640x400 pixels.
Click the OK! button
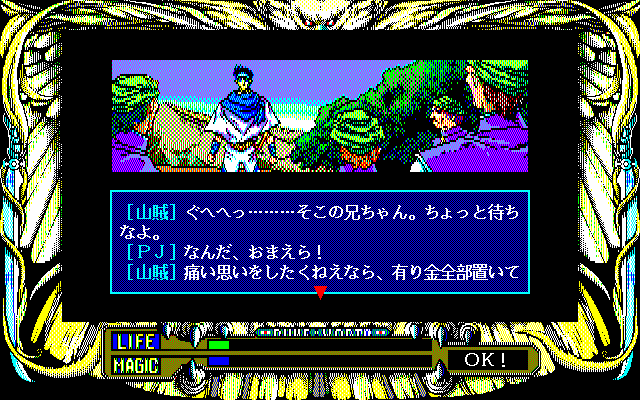[x=486, y=358]
